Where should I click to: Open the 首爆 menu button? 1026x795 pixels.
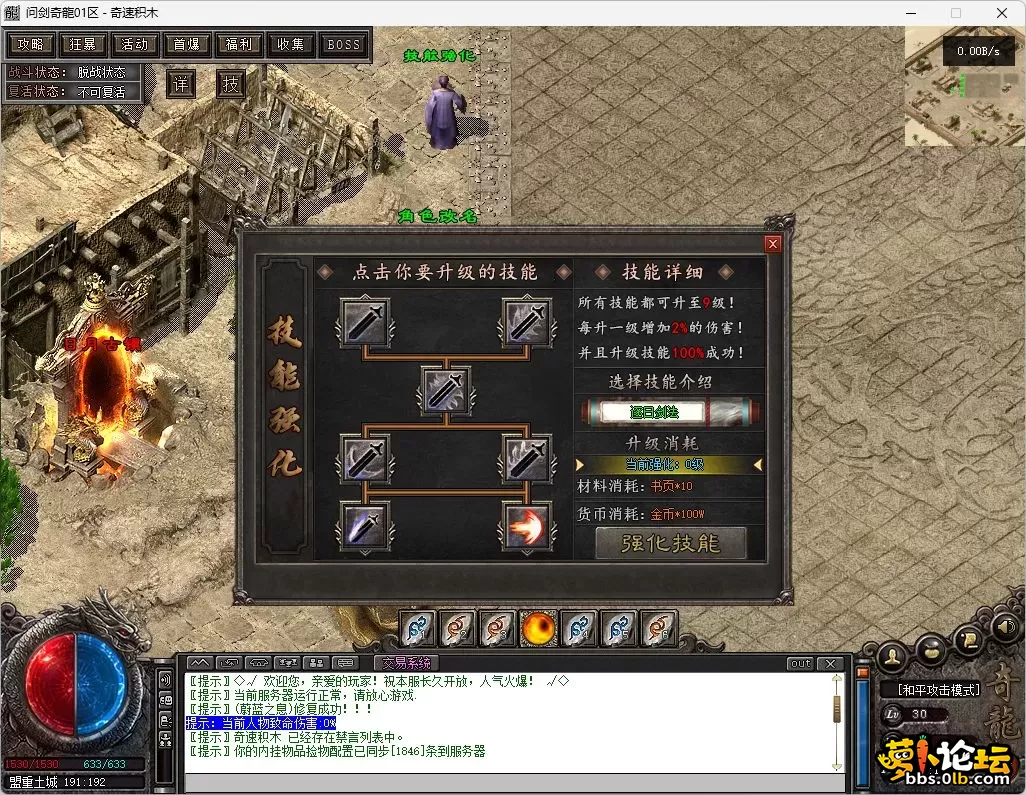(x=187, y=45)
